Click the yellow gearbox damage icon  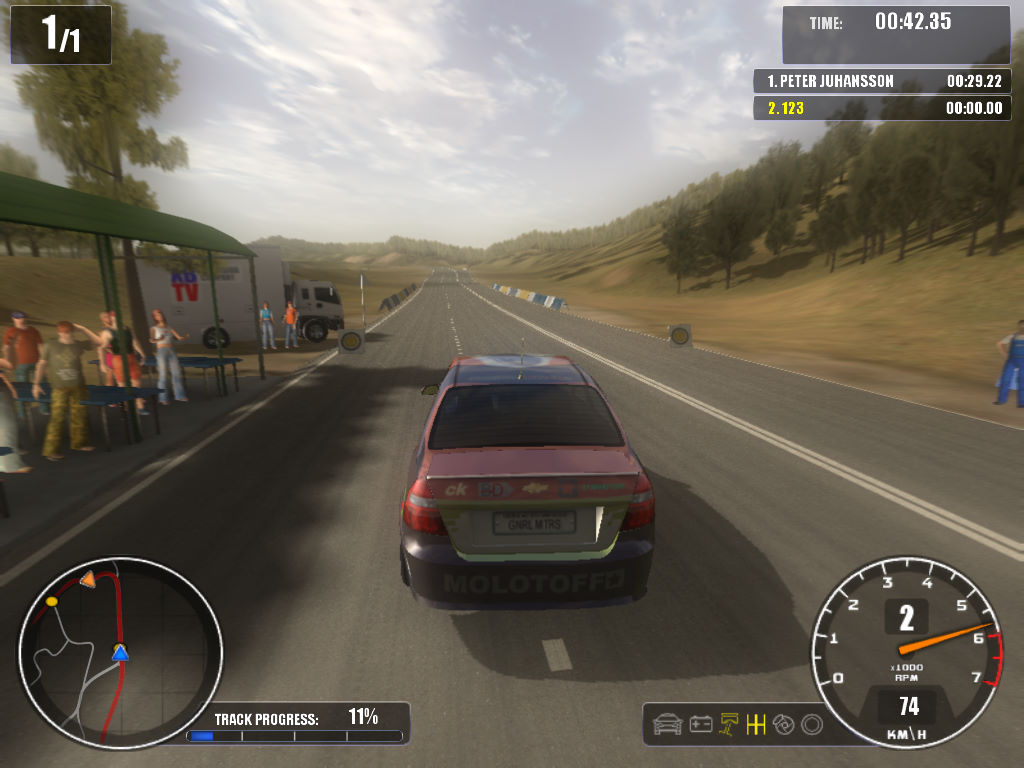(756, 724)
